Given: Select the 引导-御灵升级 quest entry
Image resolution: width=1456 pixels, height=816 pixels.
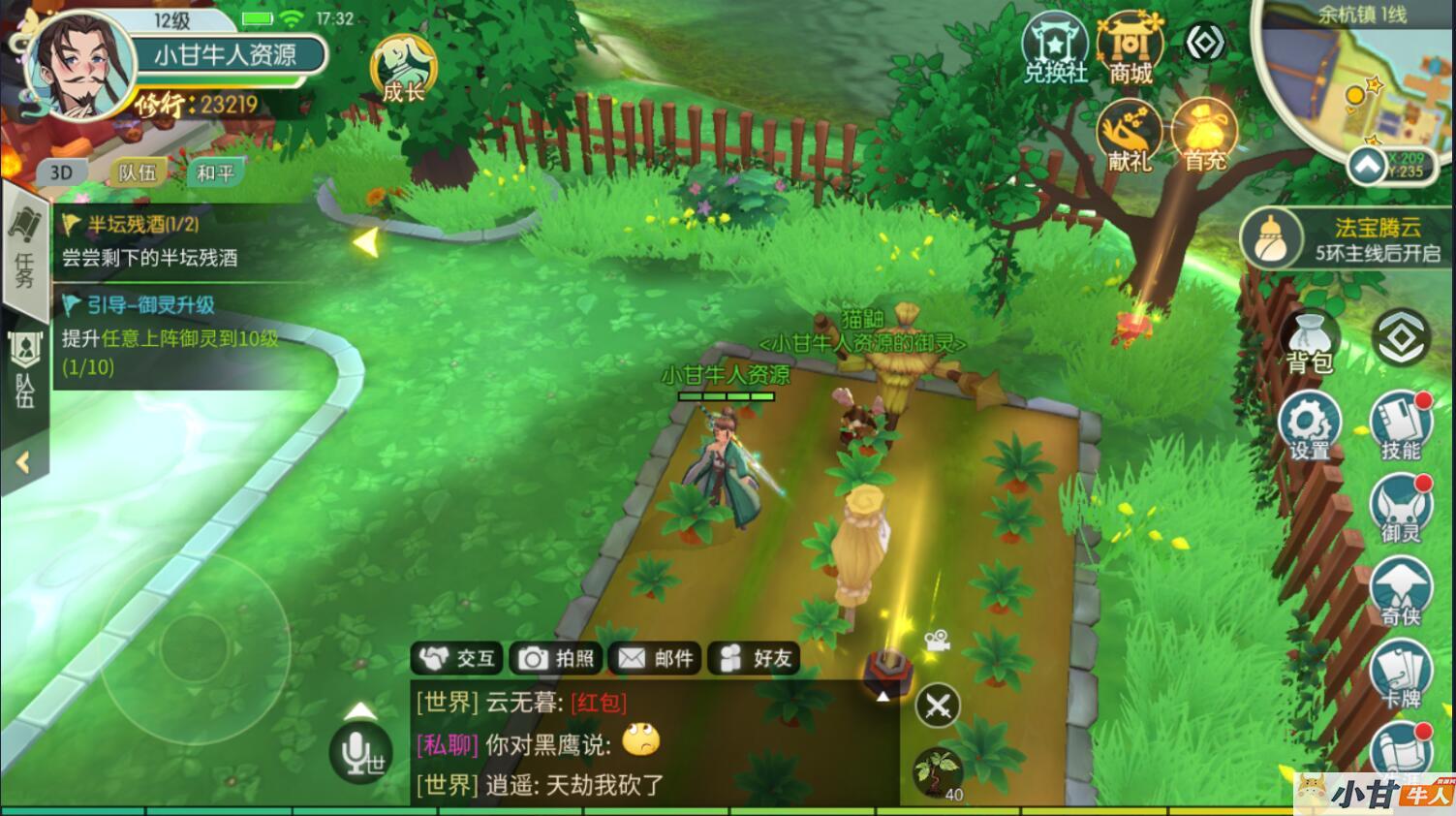Looking at the screenshot, I should (x=170, y=335).
